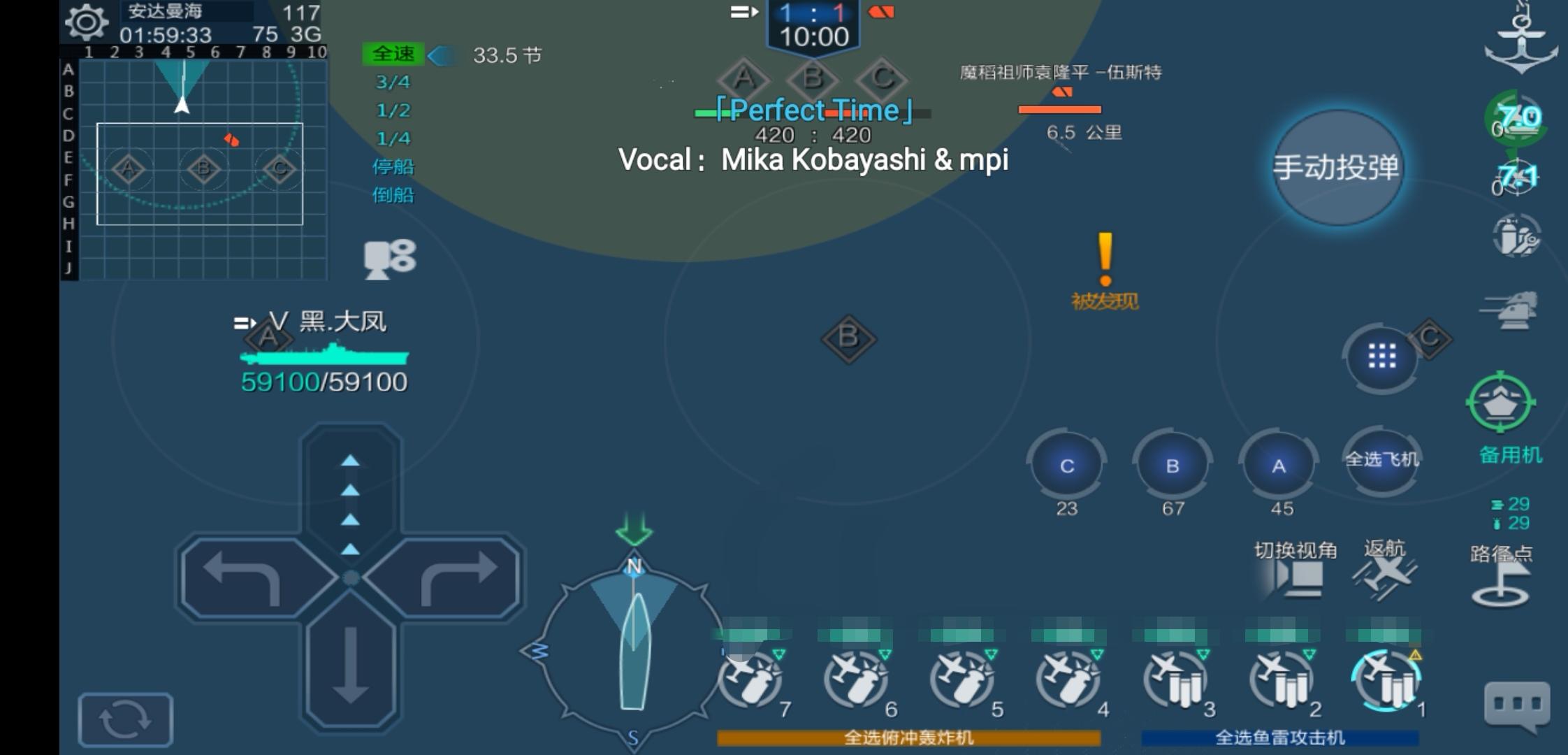1568x755 pixels.
Task: Choose the 1/2 speed option
Action: click(x=395, y=110)
